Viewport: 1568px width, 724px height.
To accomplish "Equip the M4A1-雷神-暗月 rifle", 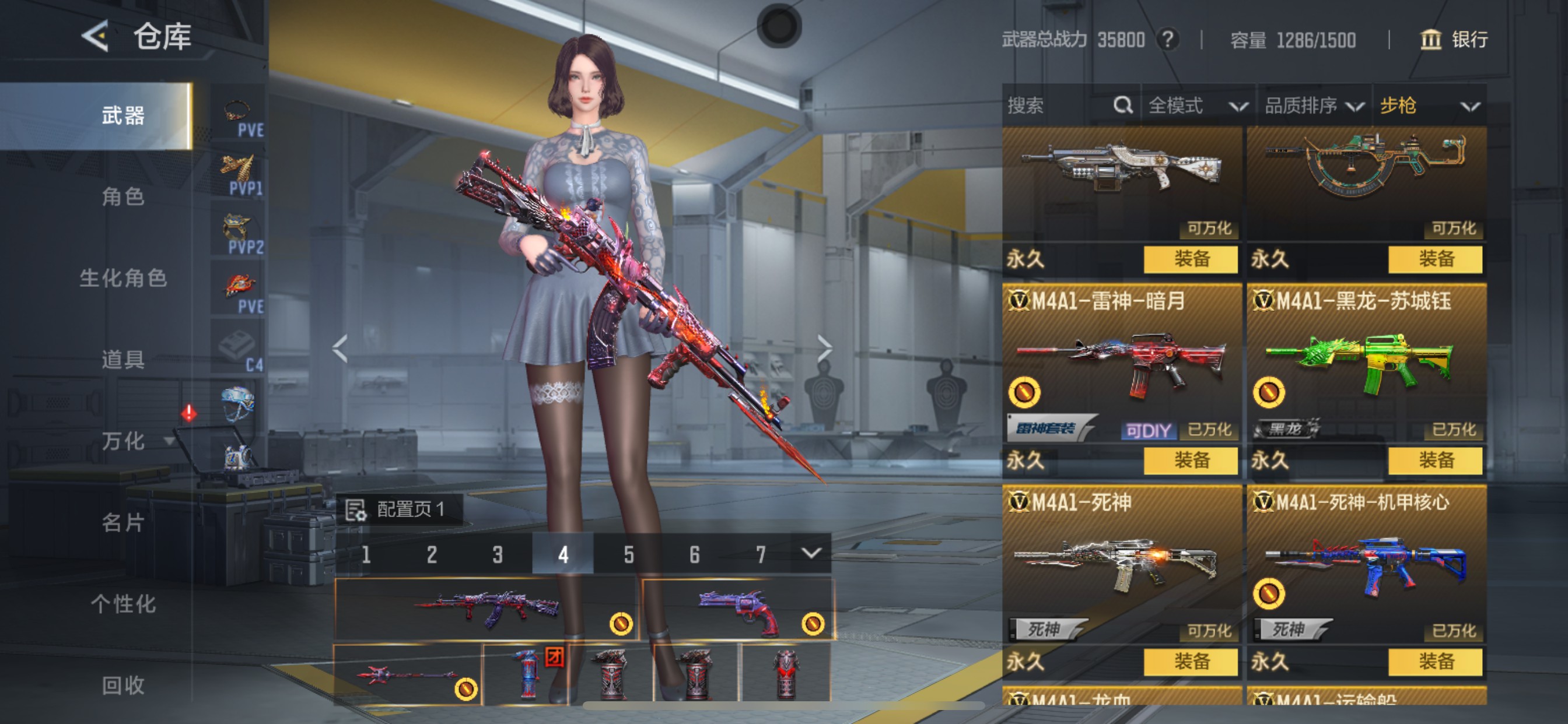I will tap(1190, 461).
